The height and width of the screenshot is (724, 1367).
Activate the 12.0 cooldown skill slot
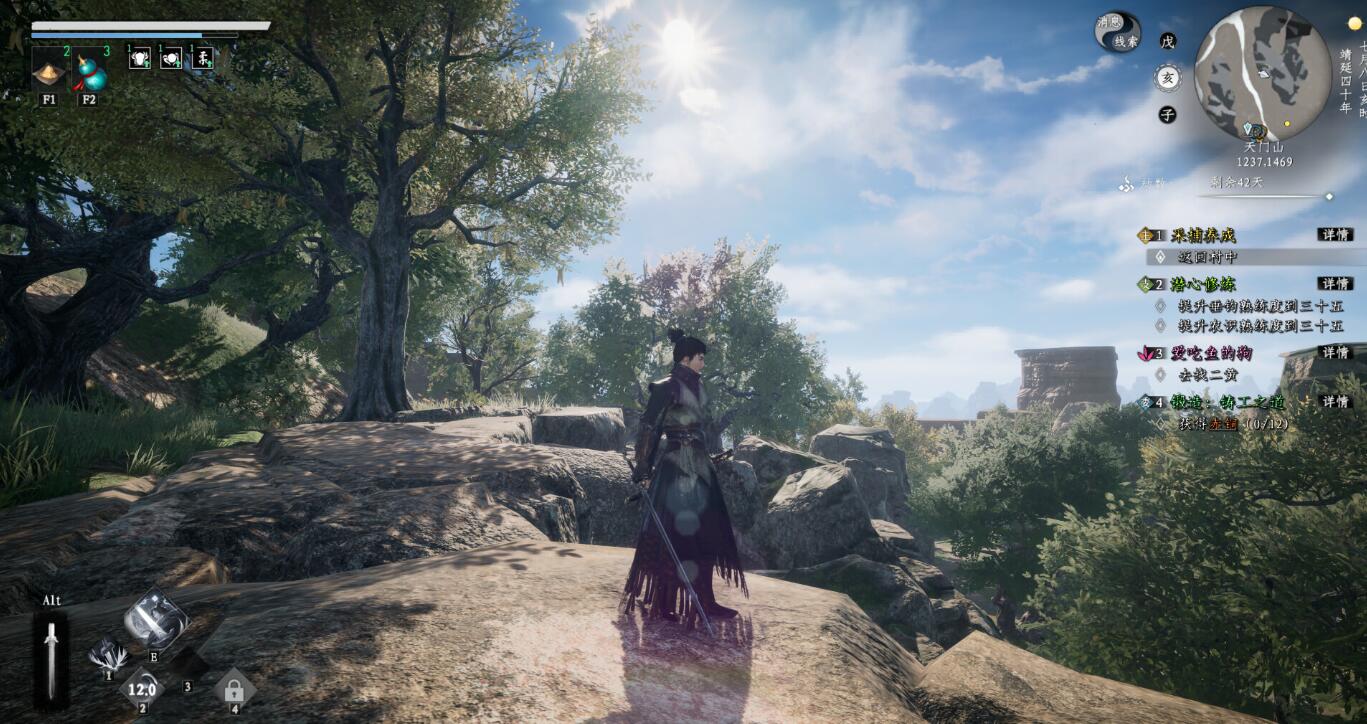(x=142, y=689)
